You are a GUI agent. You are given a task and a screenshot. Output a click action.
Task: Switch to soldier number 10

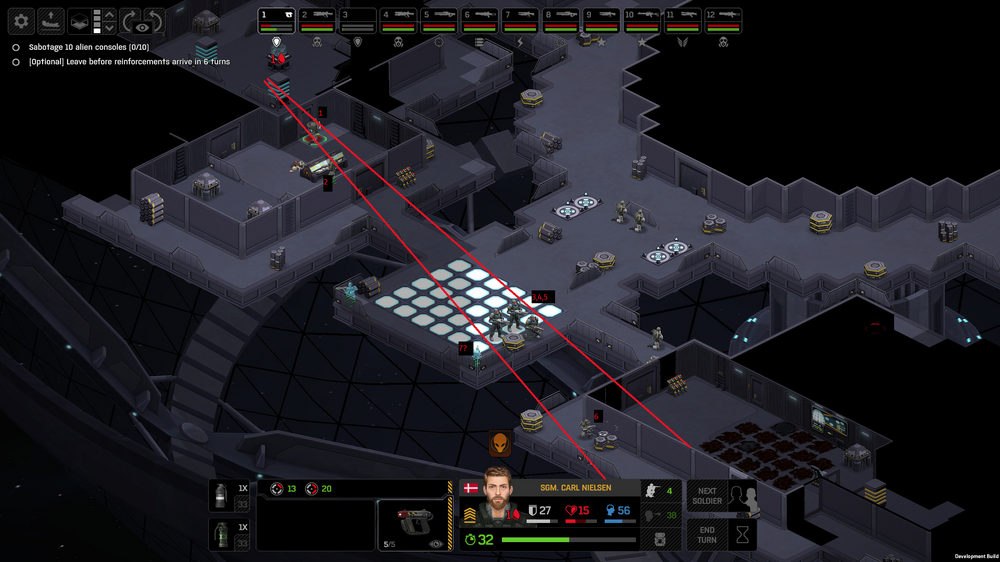pyautogui.click(x=641, y=17)
